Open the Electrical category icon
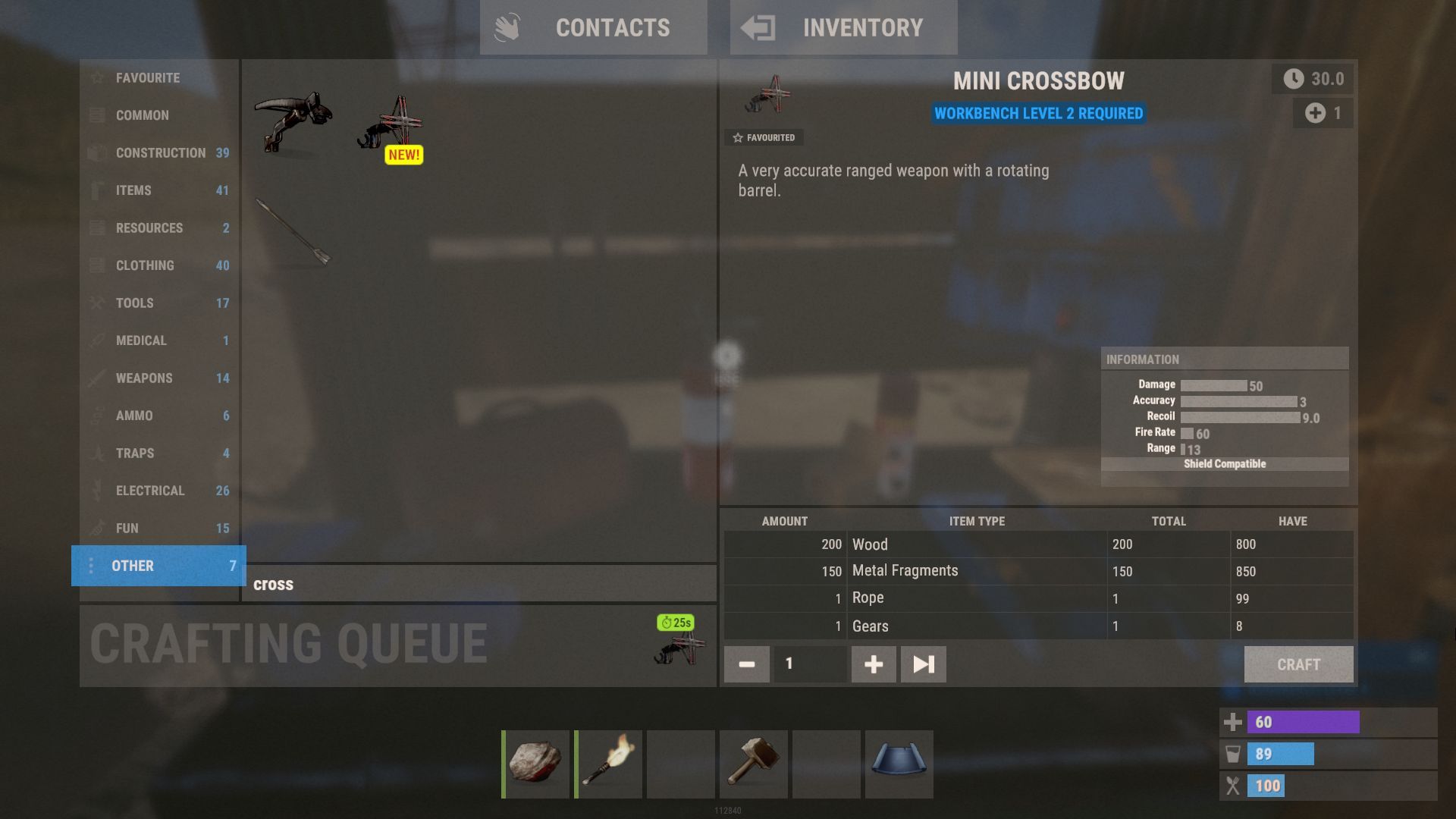Screen dimensions: 1456x819 tap(97, 491)
